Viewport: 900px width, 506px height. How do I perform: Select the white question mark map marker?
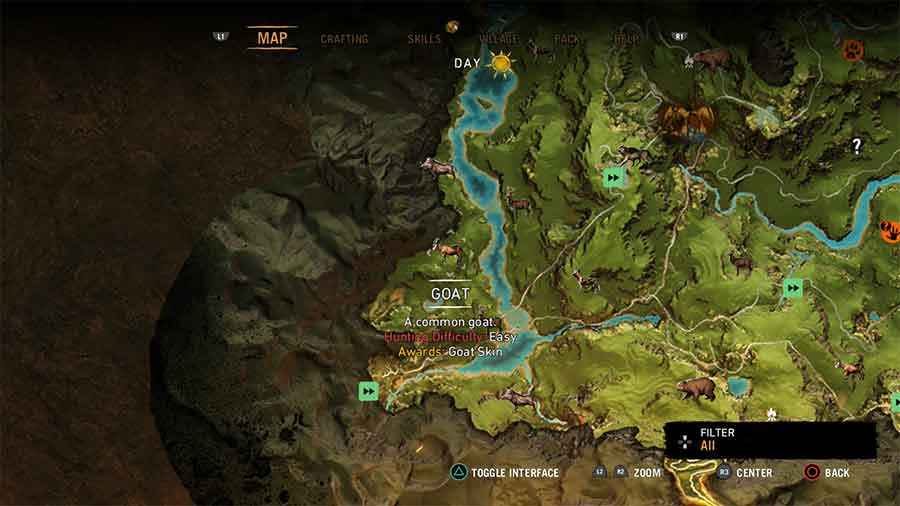click(x=856, y=146)
